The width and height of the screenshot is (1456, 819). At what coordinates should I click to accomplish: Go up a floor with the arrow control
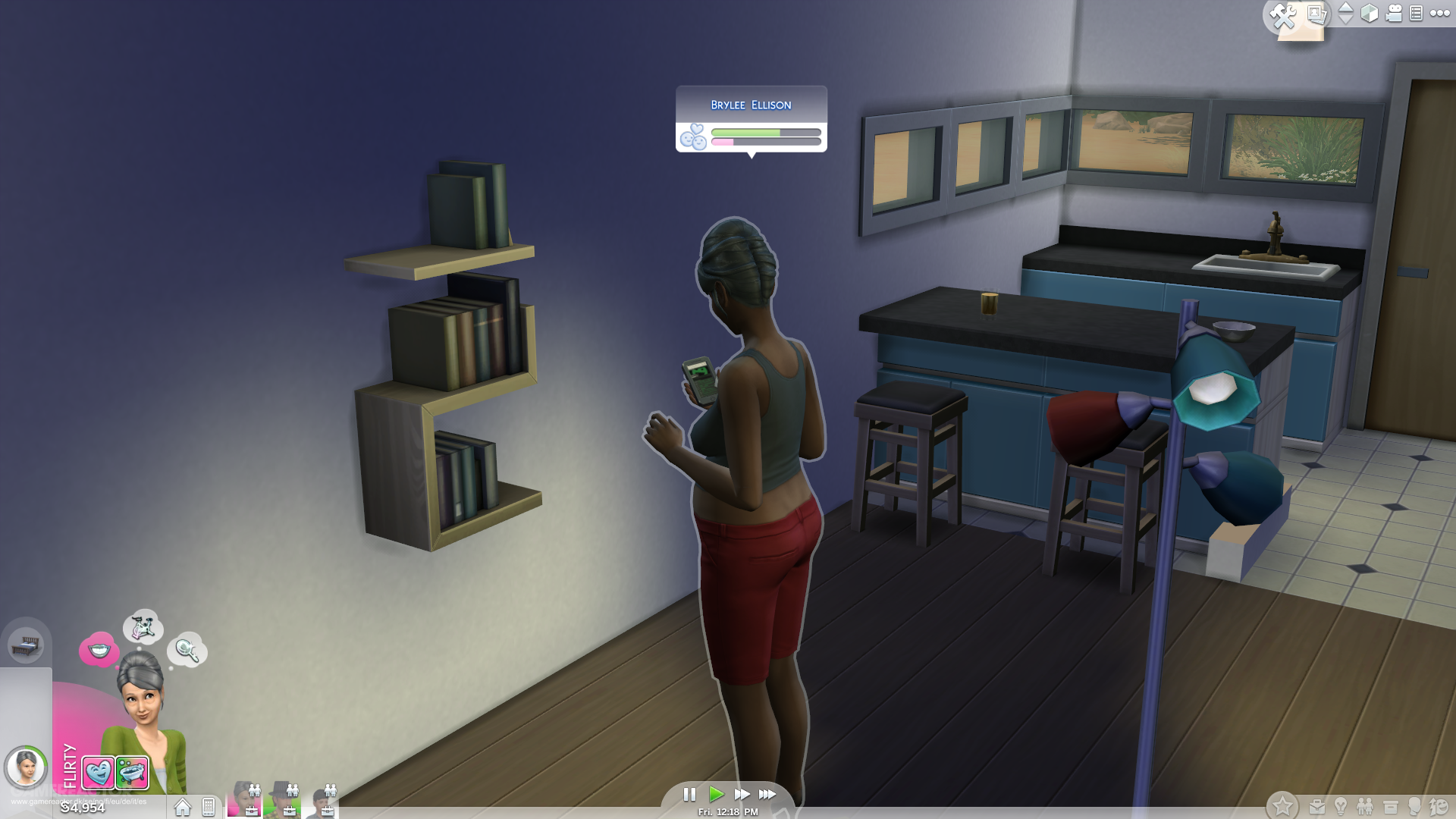point(1345,8)
